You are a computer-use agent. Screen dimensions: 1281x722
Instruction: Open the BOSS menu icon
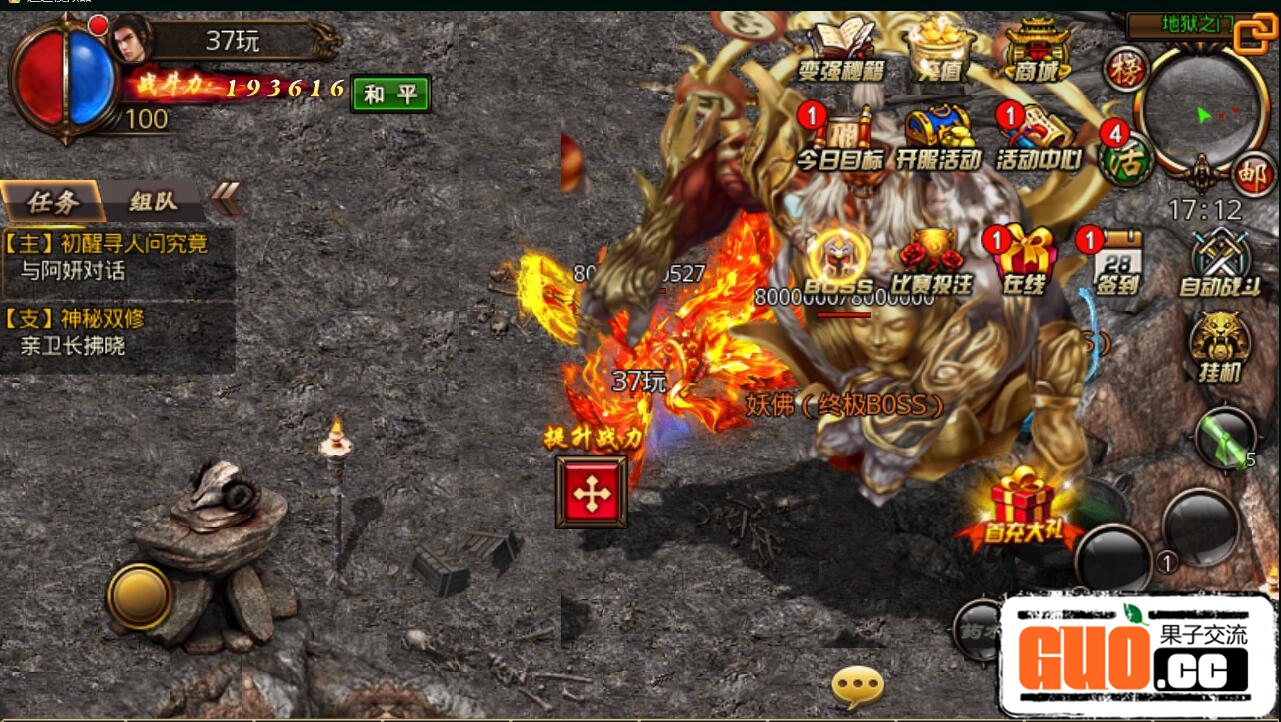point(838,262)
